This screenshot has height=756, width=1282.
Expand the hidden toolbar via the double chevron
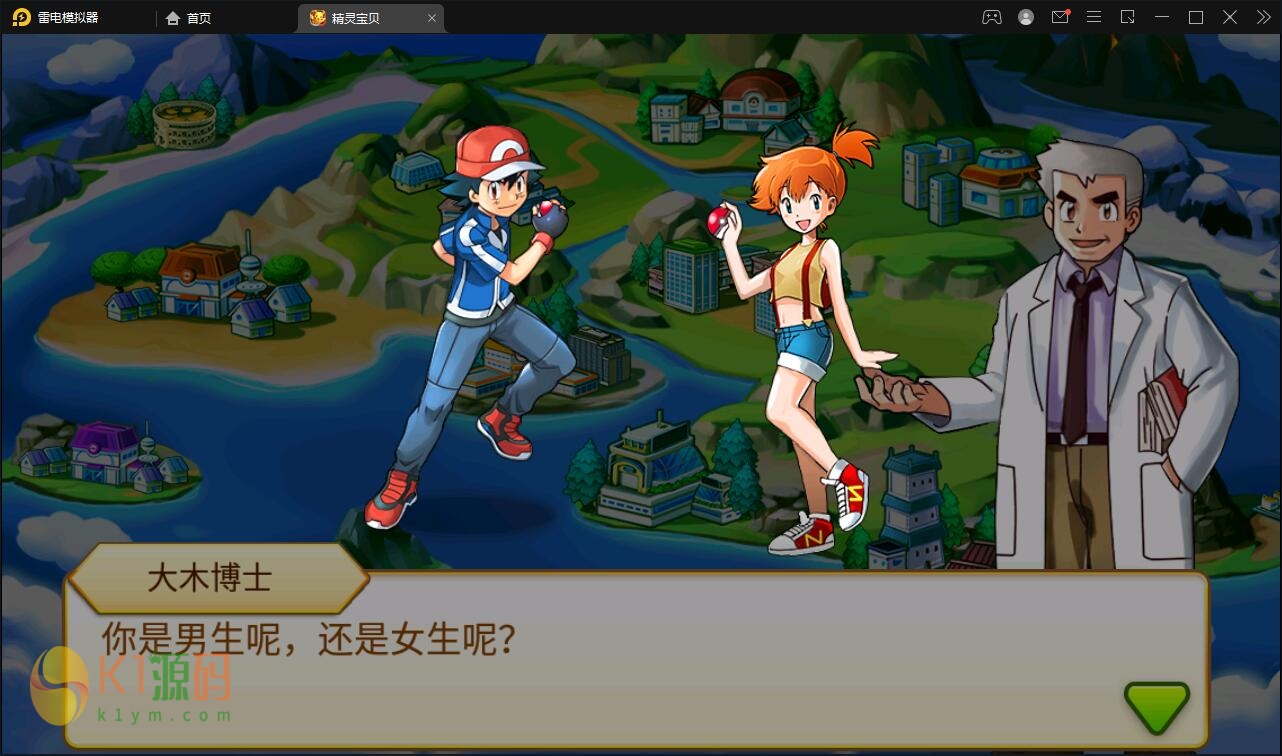click(1262, 17)
